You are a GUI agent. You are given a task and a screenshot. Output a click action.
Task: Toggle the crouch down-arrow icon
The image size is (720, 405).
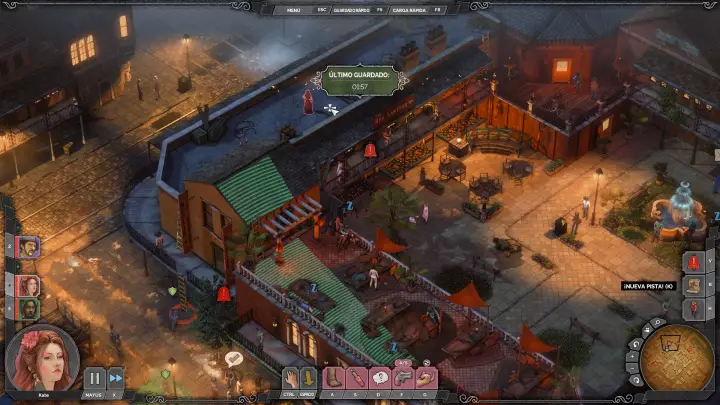308,378
